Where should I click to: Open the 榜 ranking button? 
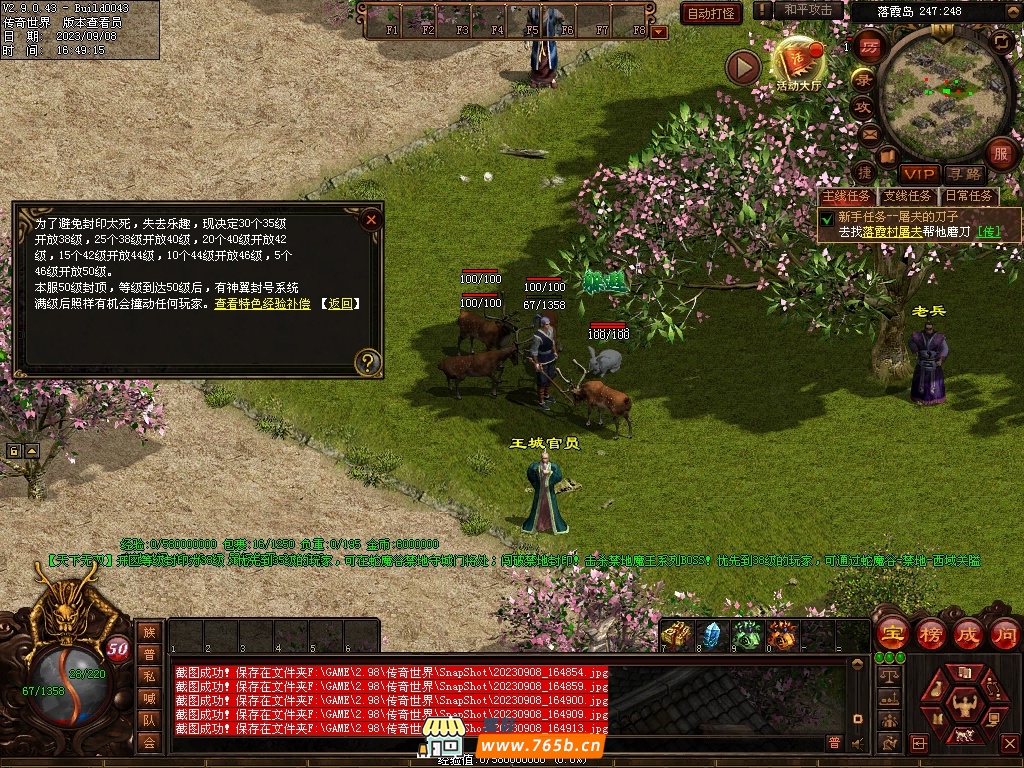click(930, 633)
